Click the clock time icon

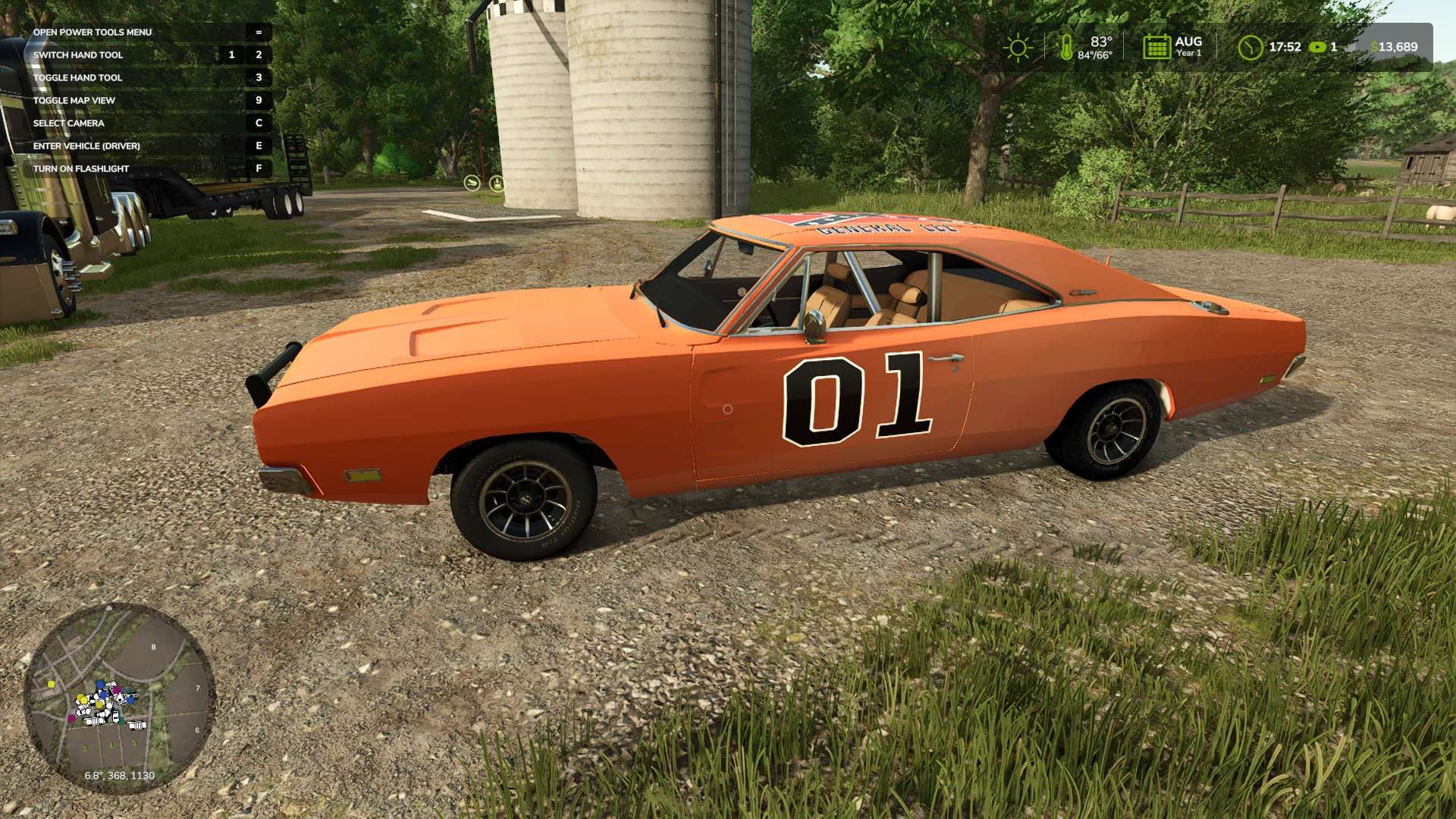1250,48
